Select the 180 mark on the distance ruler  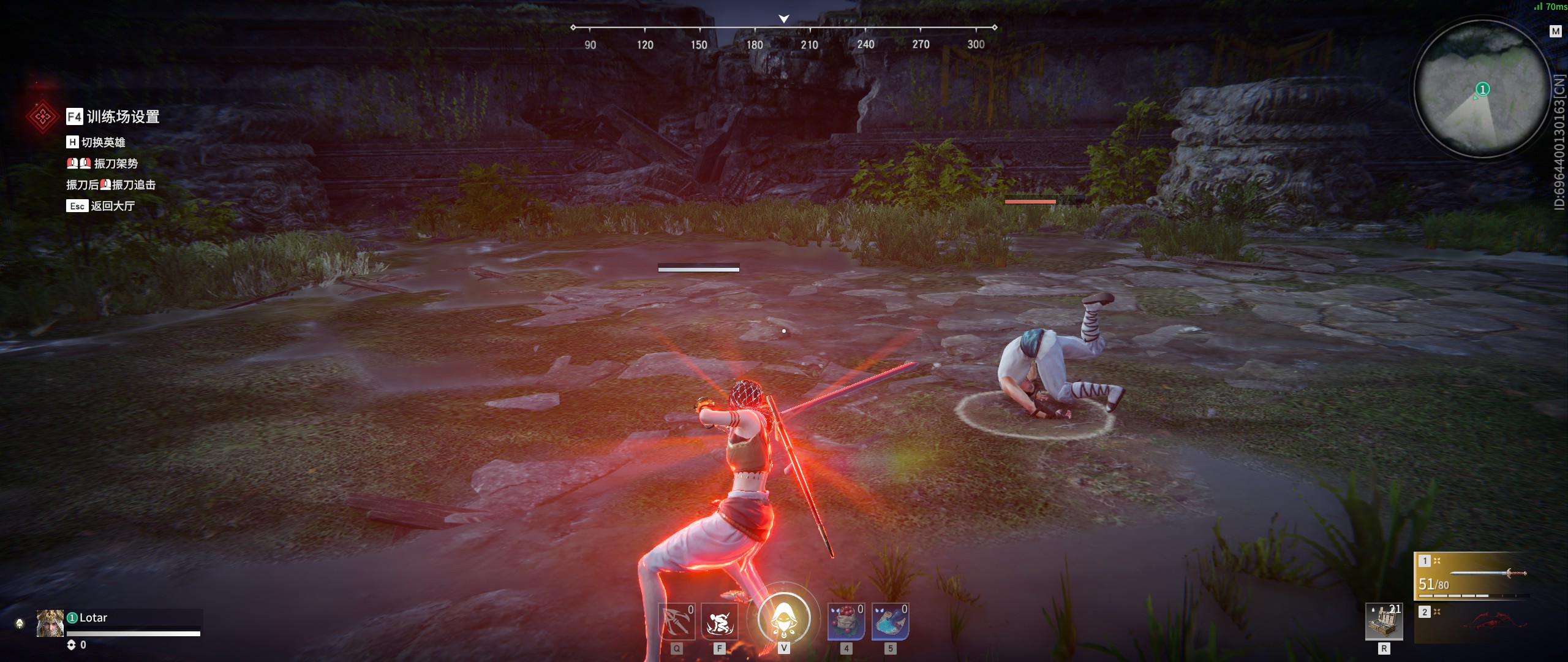click(x=755, y=44)
